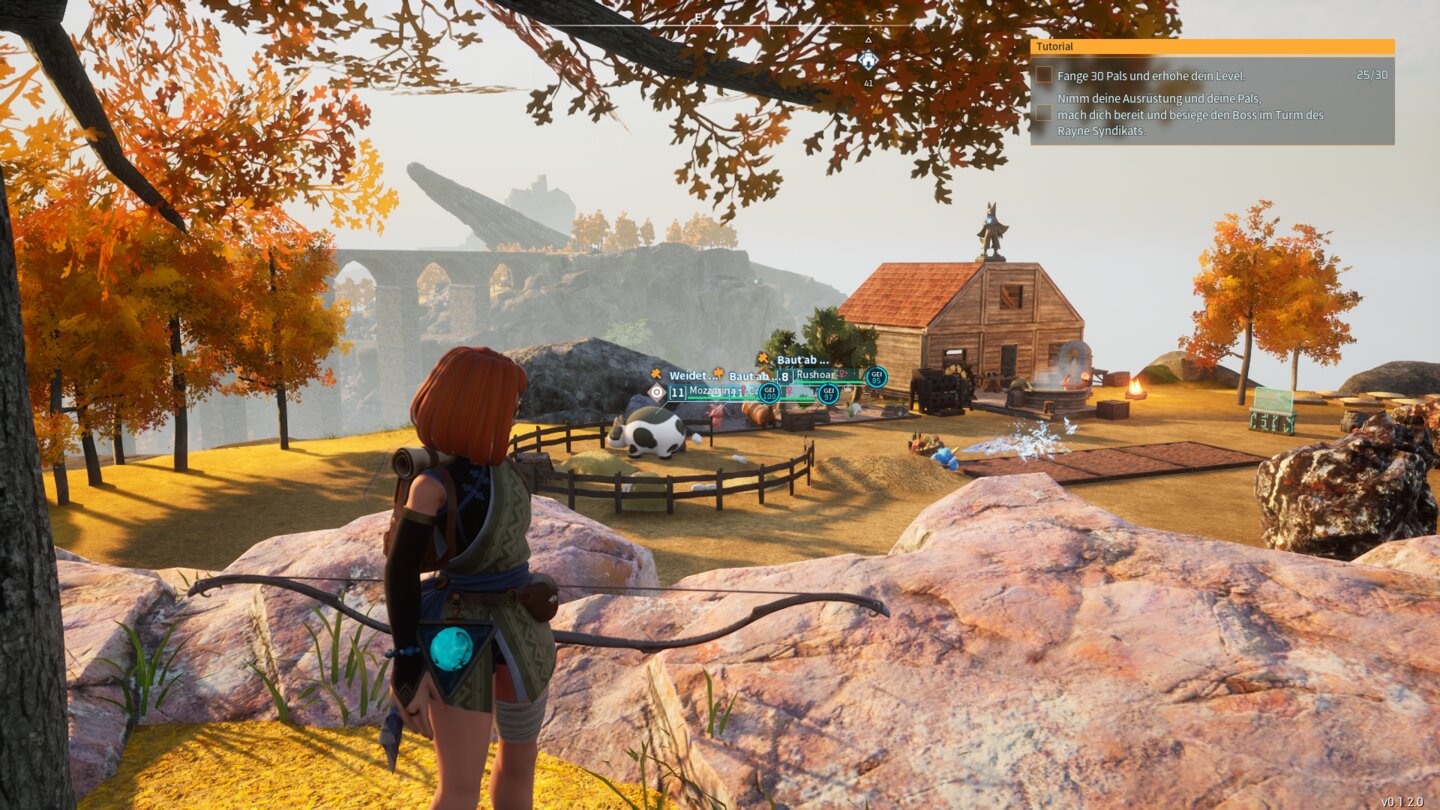Viewport: 1440px width, 810px height.
Task: Tick the Rayne Syndikat boss objective checkbox
Action: [x=1044, y=113]
